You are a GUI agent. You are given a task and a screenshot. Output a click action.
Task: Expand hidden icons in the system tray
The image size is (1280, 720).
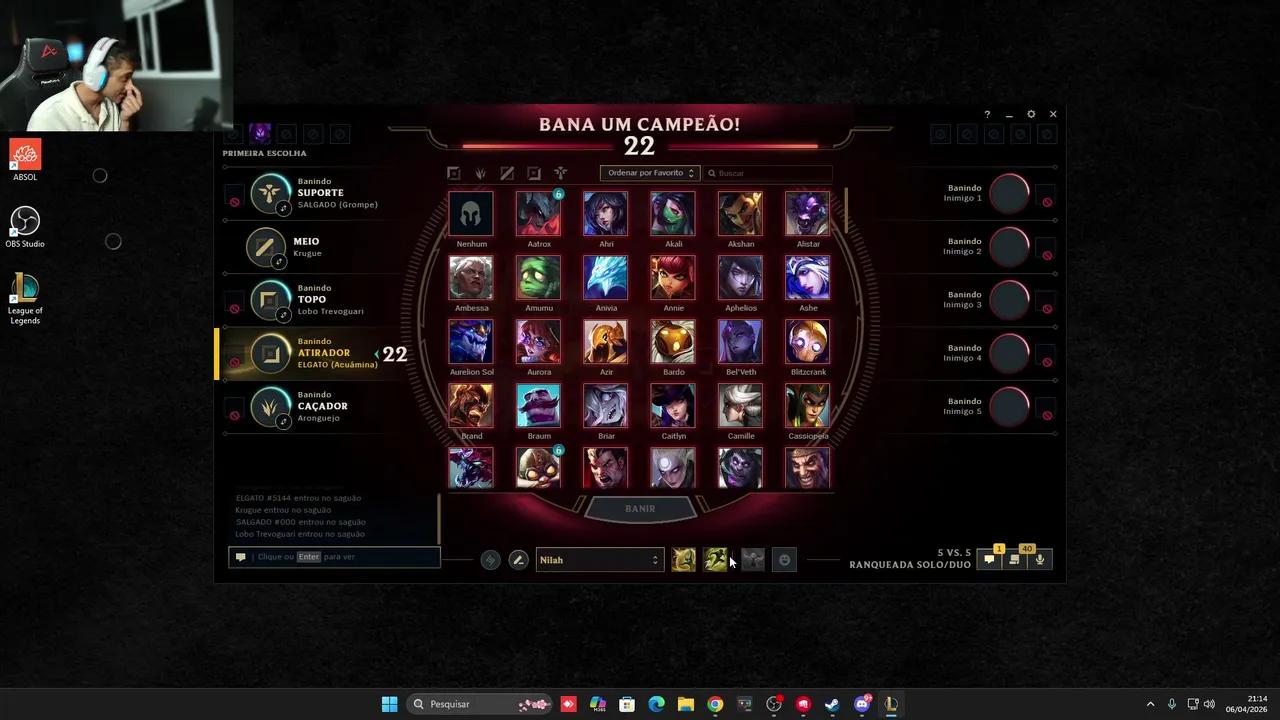click(1151, 703)
